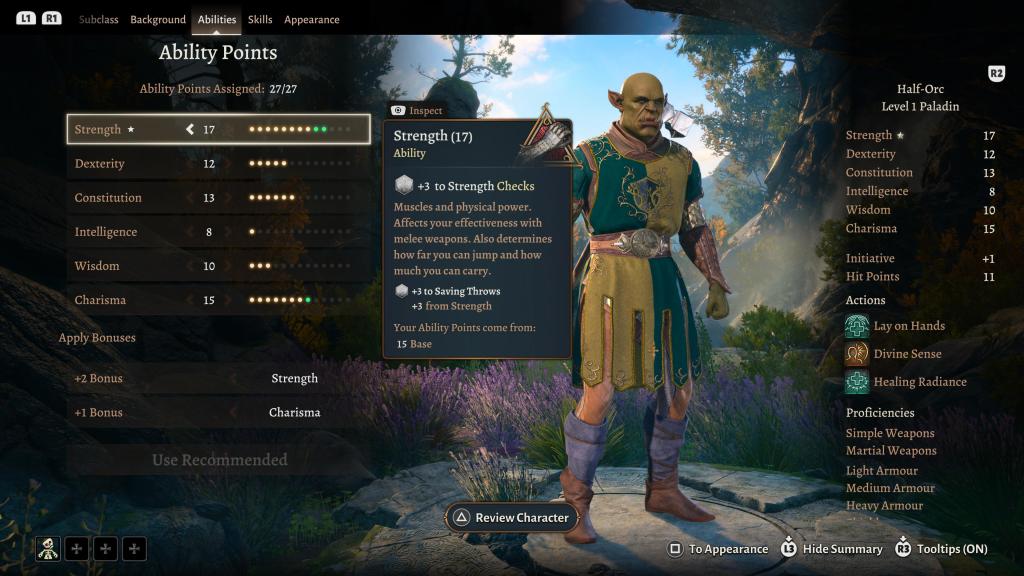This screenshot has height=576, width=1024.
Task: Open the Review Character screen
Action: (512, 518)
